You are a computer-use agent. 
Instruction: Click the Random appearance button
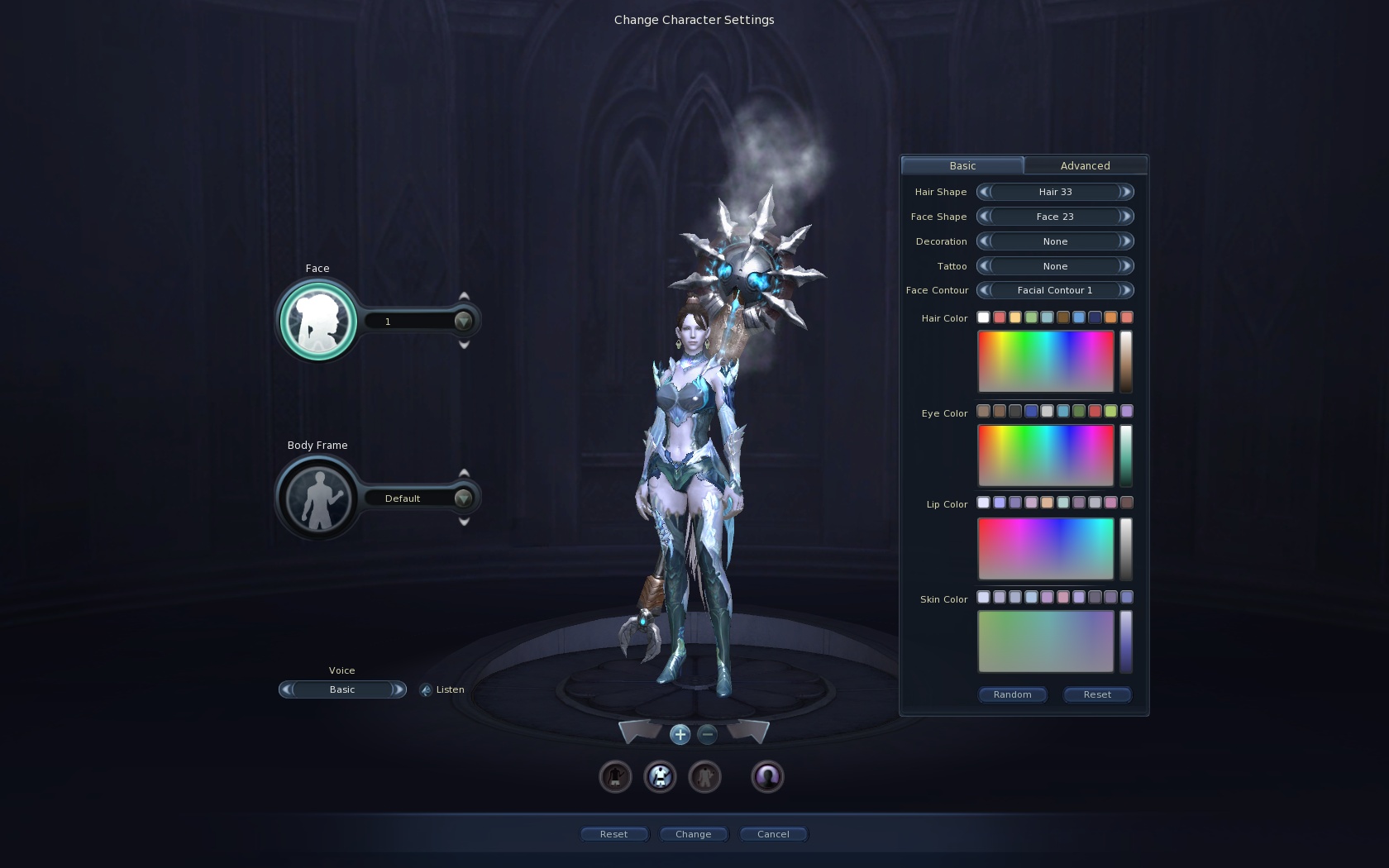[1013, 694]
